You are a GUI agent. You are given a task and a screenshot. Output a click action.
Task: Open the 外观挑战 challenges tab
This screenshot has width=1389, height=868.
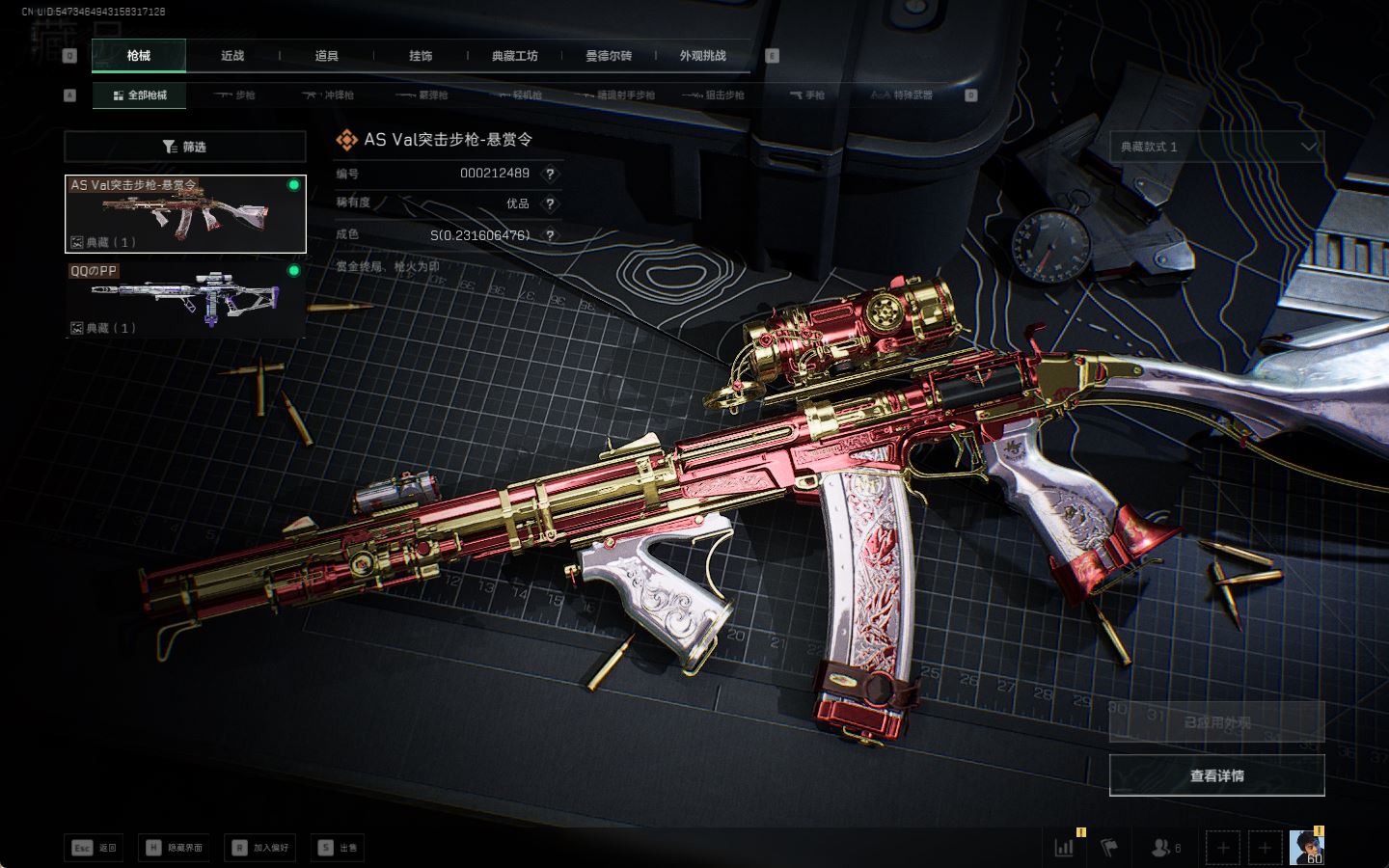click(x=702, y=56)
